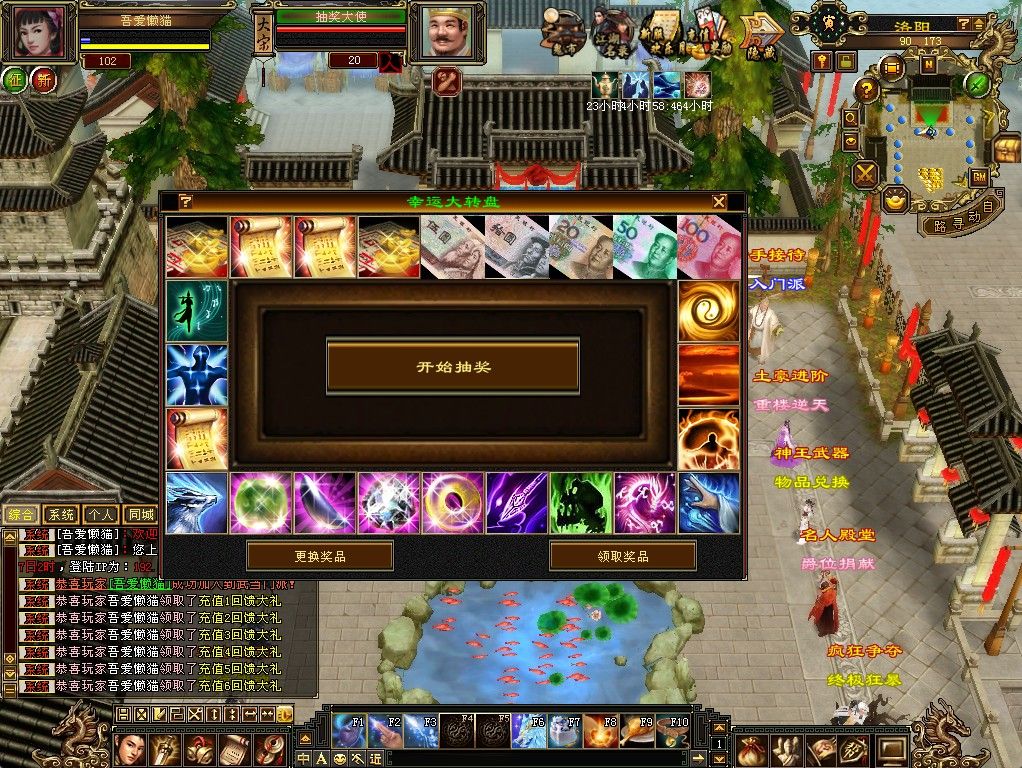Close the 幸运大转盘 lucky wheel window
Image resolution: width=1022 pixels, height=768 pixels.
coord(719,201)
